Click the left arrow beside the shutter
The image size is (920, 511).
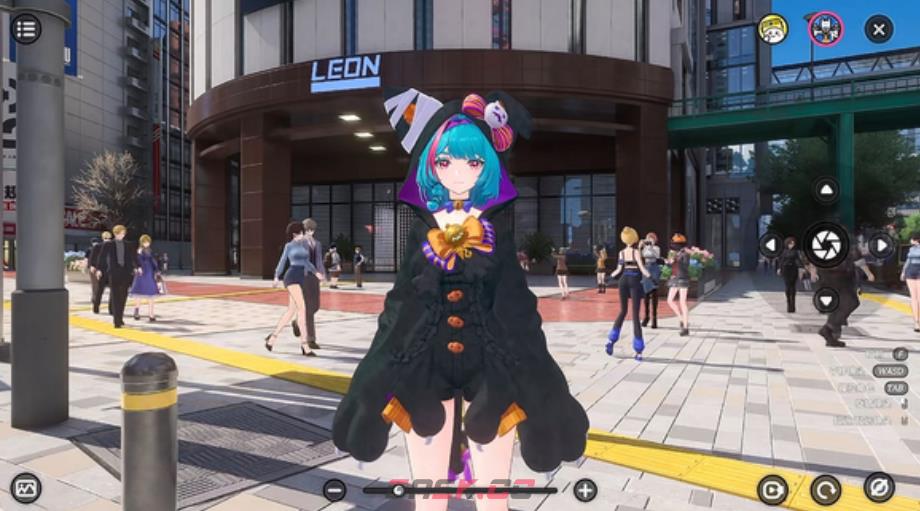[771, 244]
